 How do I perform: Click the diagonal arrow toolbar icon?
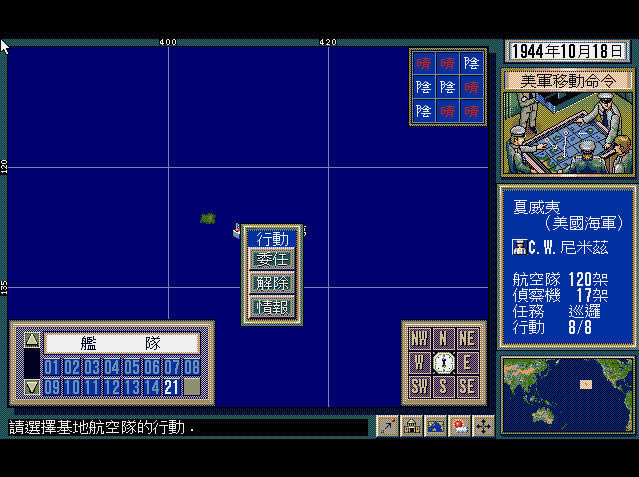coord(387,427)
